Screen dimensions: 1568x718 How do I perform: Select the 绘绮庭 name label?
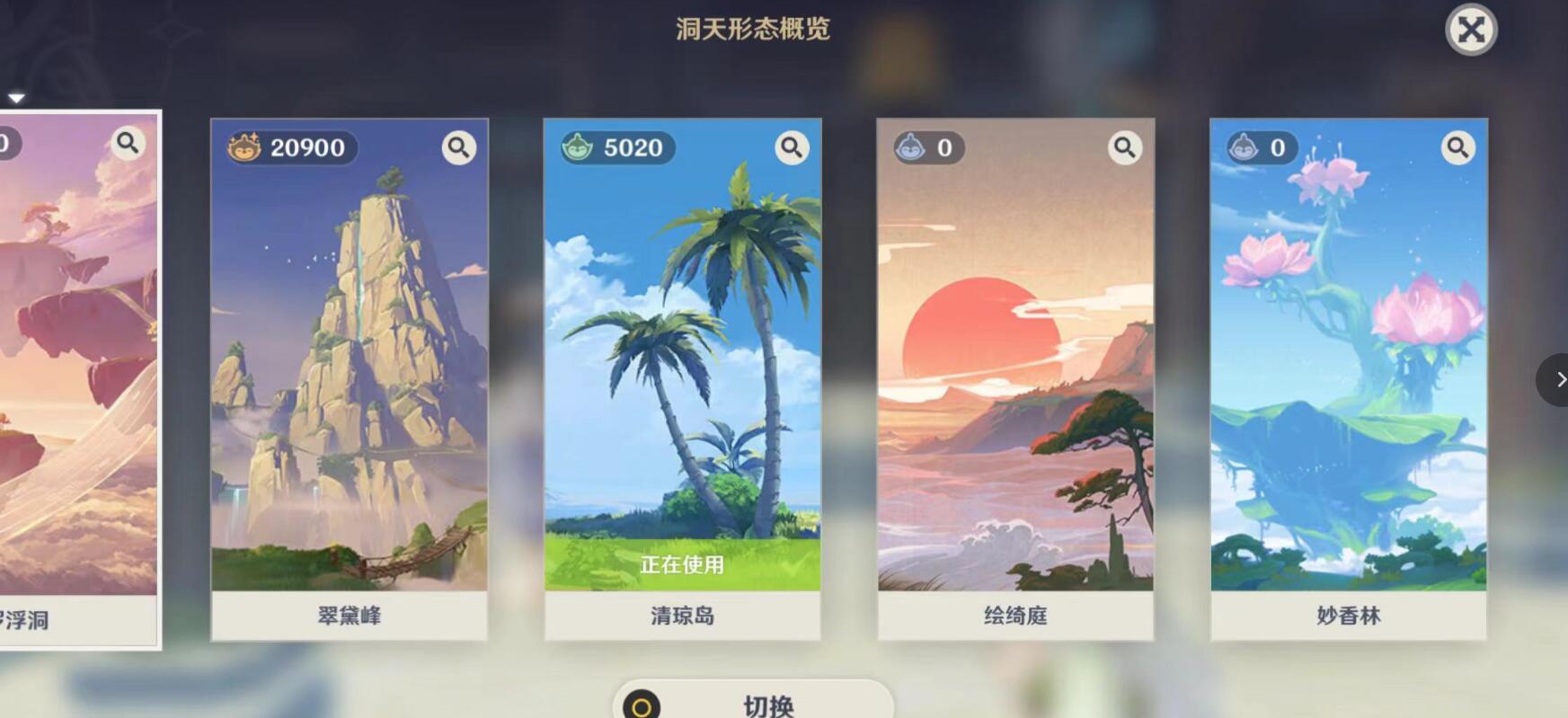point(1015,617)
